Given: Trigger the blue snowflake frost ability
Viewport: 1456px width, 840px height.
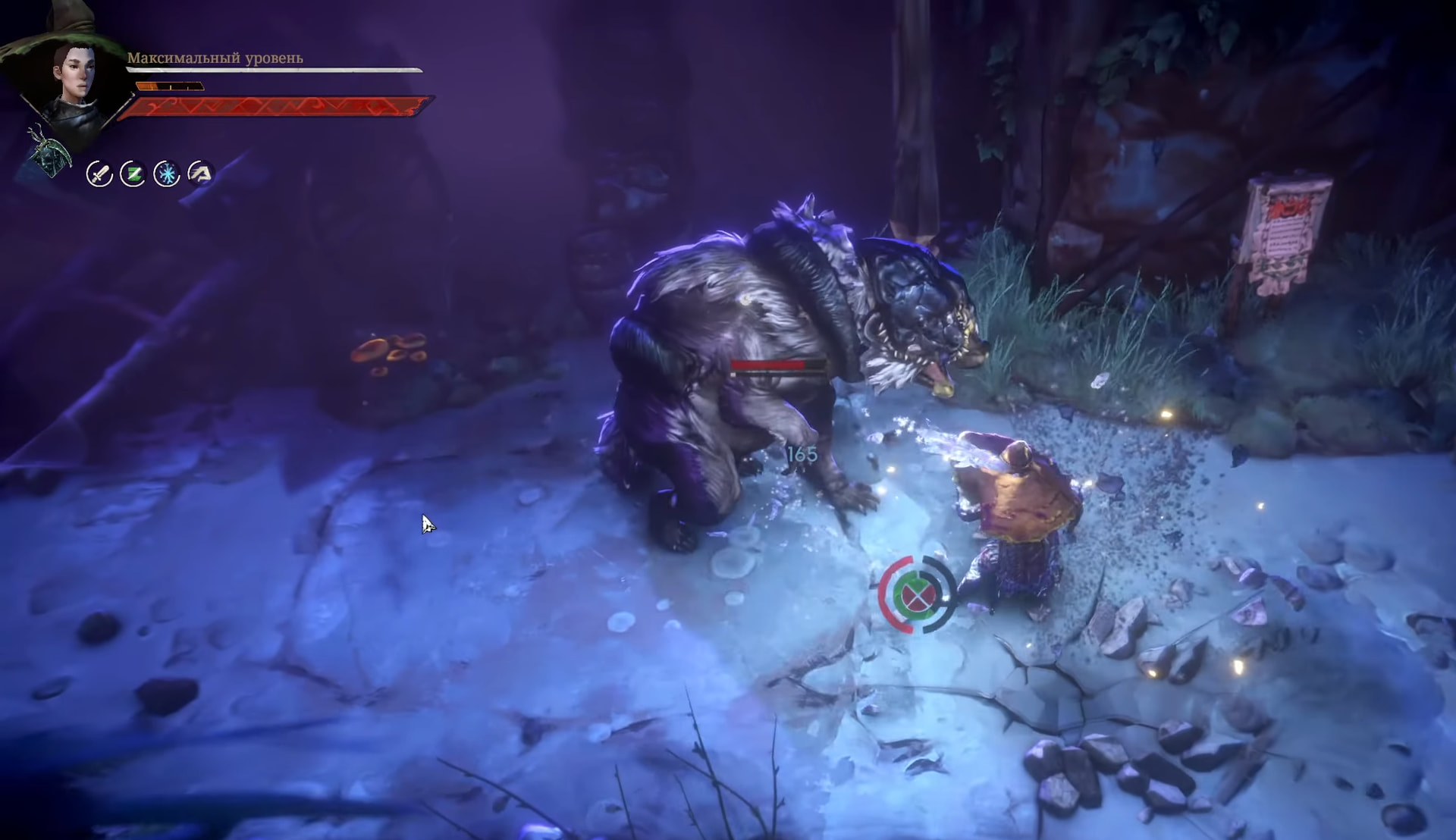Looking at the screenshot, I should pyautogui.click(x=166, y=174).
